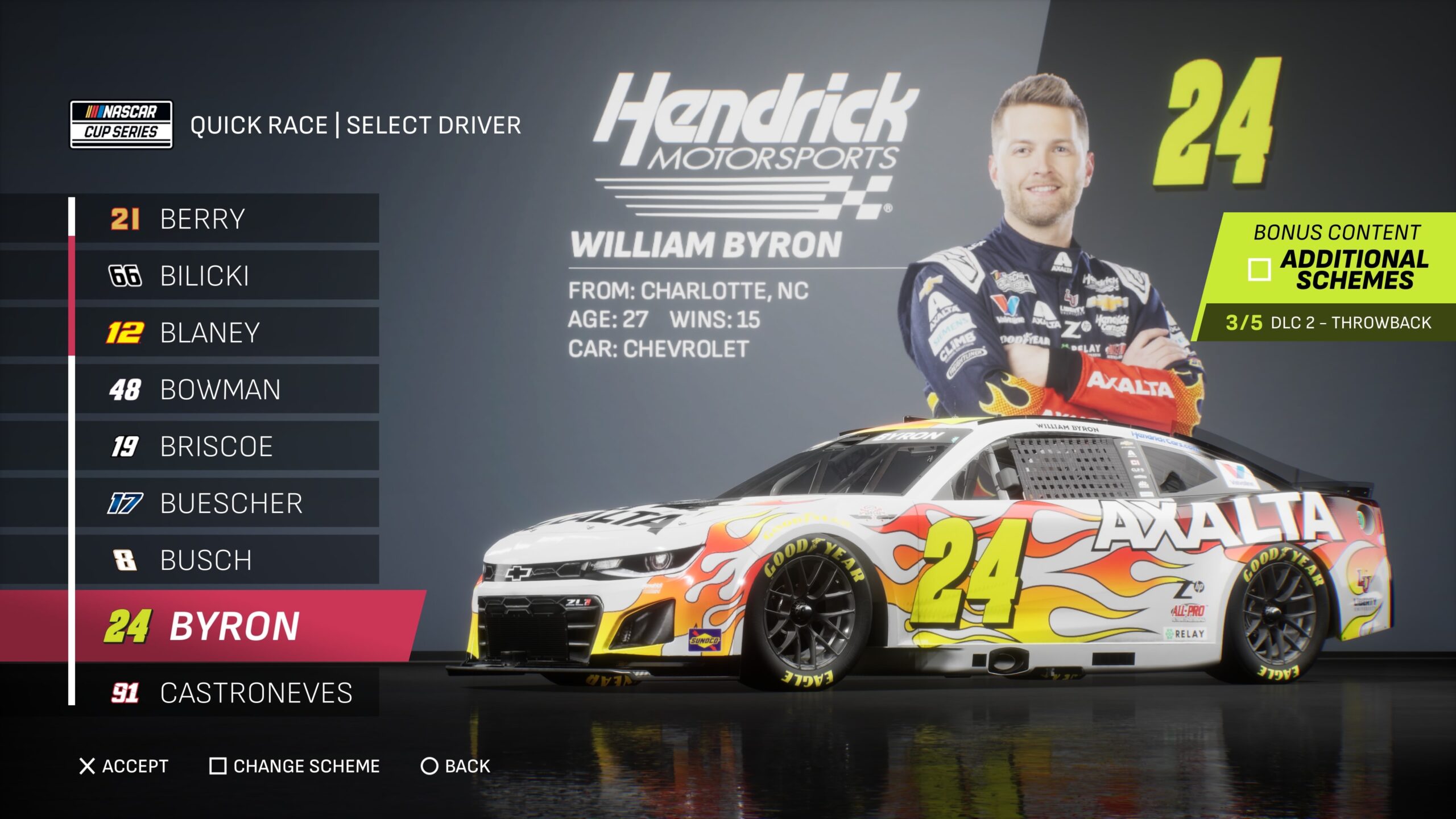
Task: Select Bowman in the driver list
Action: click(227, 390)
